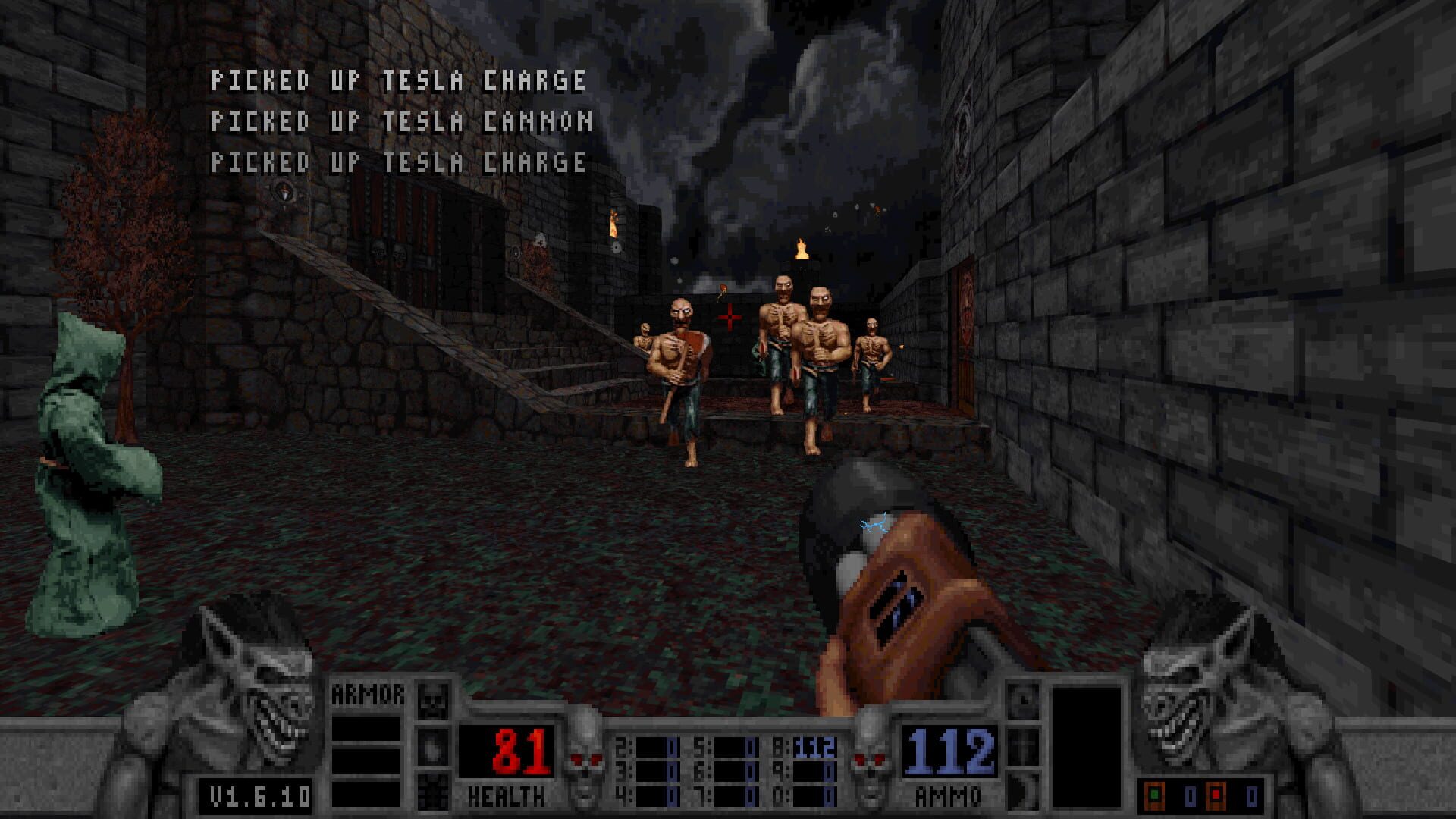This screenshot has width=1456, height=819.
Task: Click the V1.6.10 version label
Action: tap(254, 795)
